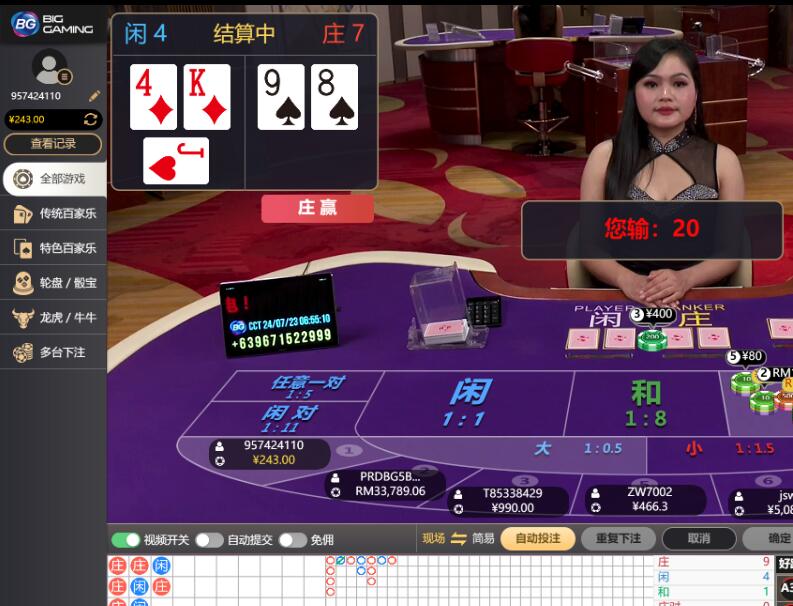Toggle the 视频开关 video switch
The image size is (793, 606).
click(x=126, y=540)
